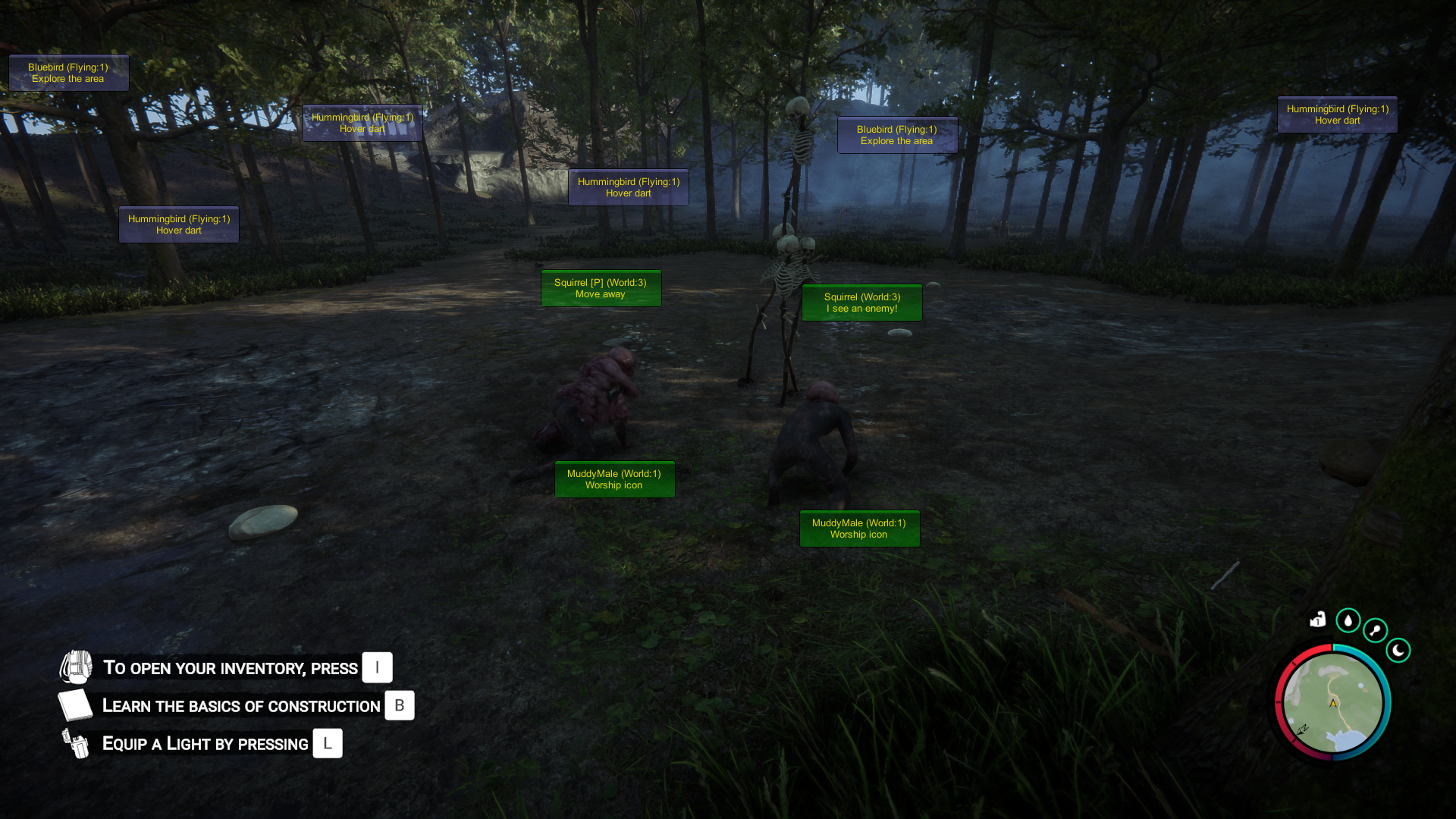This screenshot has width=1456, height=819.
Task: Select the flexed arm strength level icon
Action: click(x=1318, y=620)
